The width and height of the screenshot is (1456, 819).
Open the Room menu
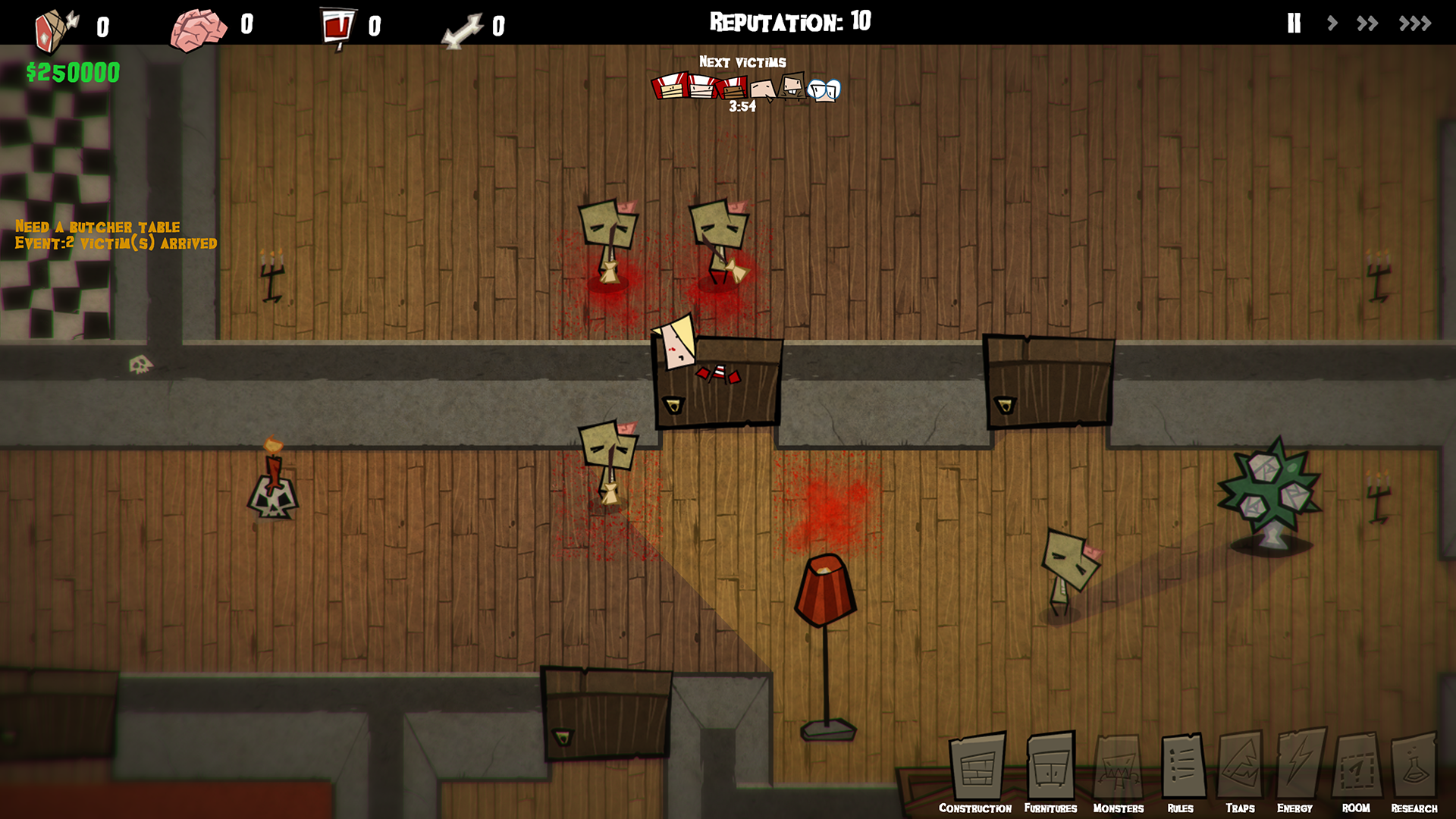1357,770
